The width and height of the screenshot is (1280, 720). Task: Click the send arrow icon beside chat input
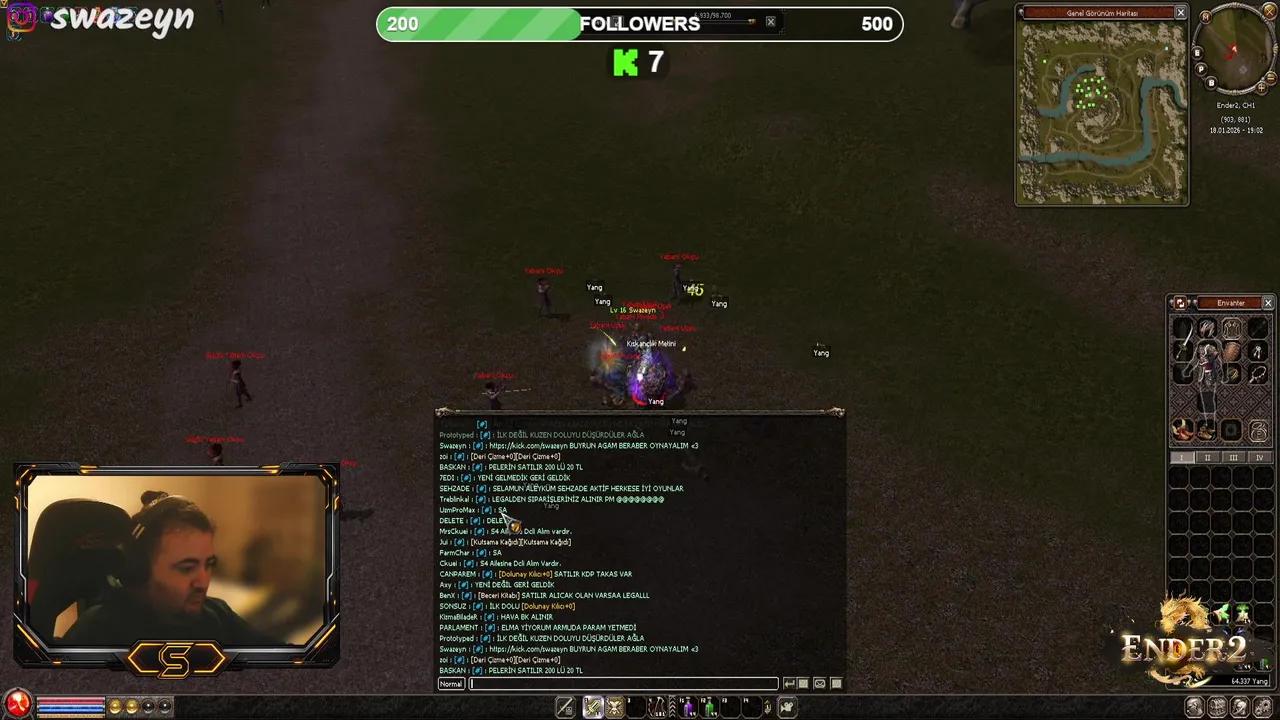click(x=789, y=683)
